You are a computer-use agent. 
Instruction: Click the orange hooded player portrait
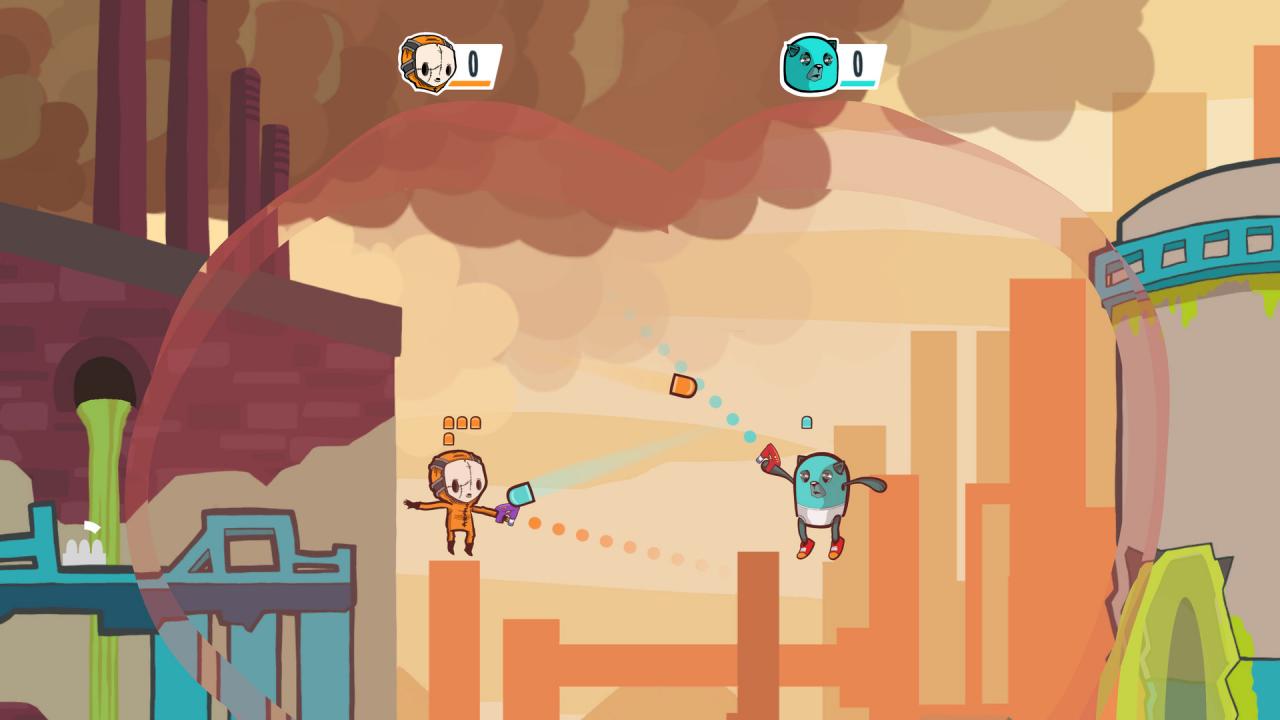(x=428, y=64)
